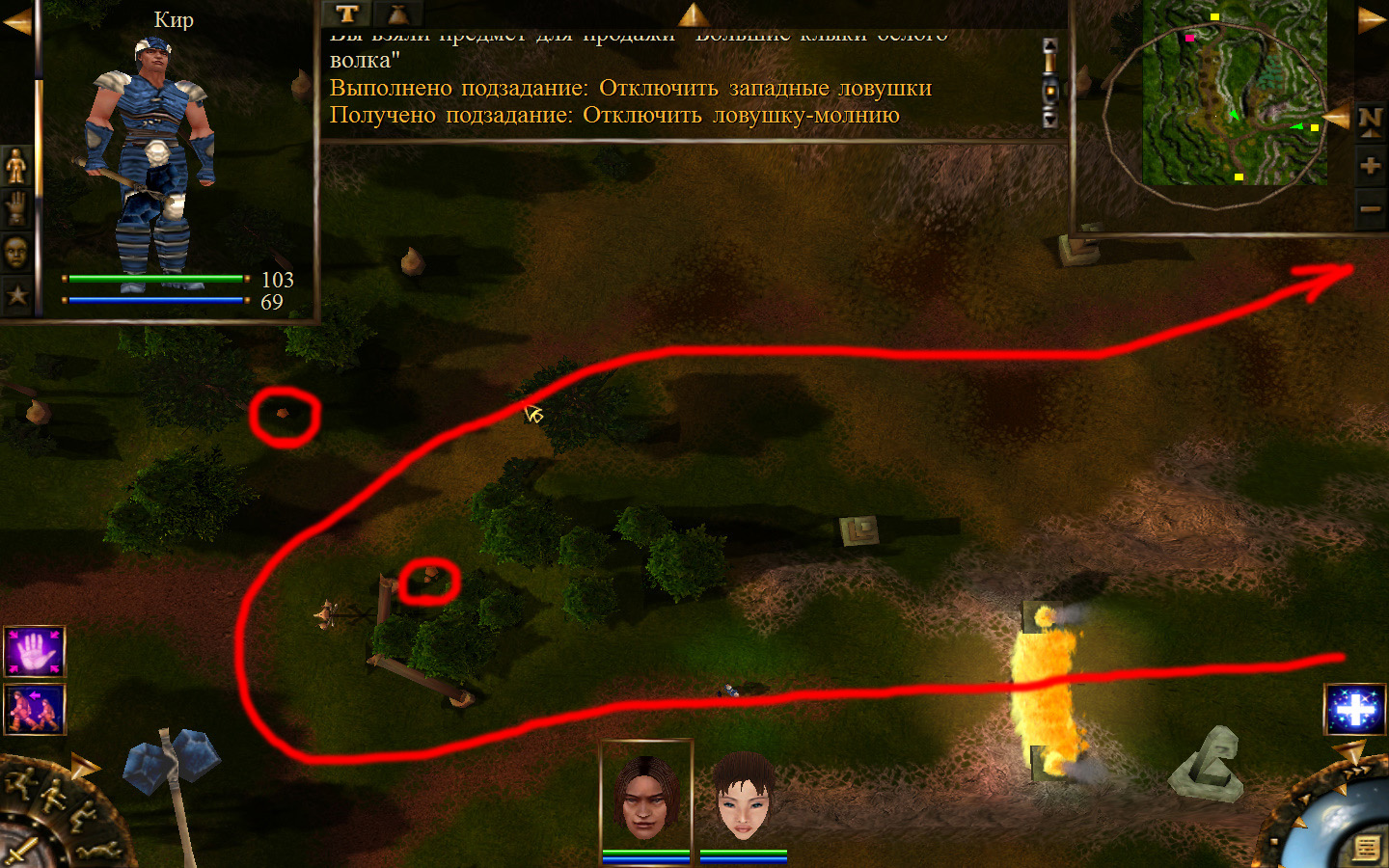The image size is (1389, 868).
Task: Activate the two walking figures skill icon
Action: pyautogui.click(x=35, y=709)
